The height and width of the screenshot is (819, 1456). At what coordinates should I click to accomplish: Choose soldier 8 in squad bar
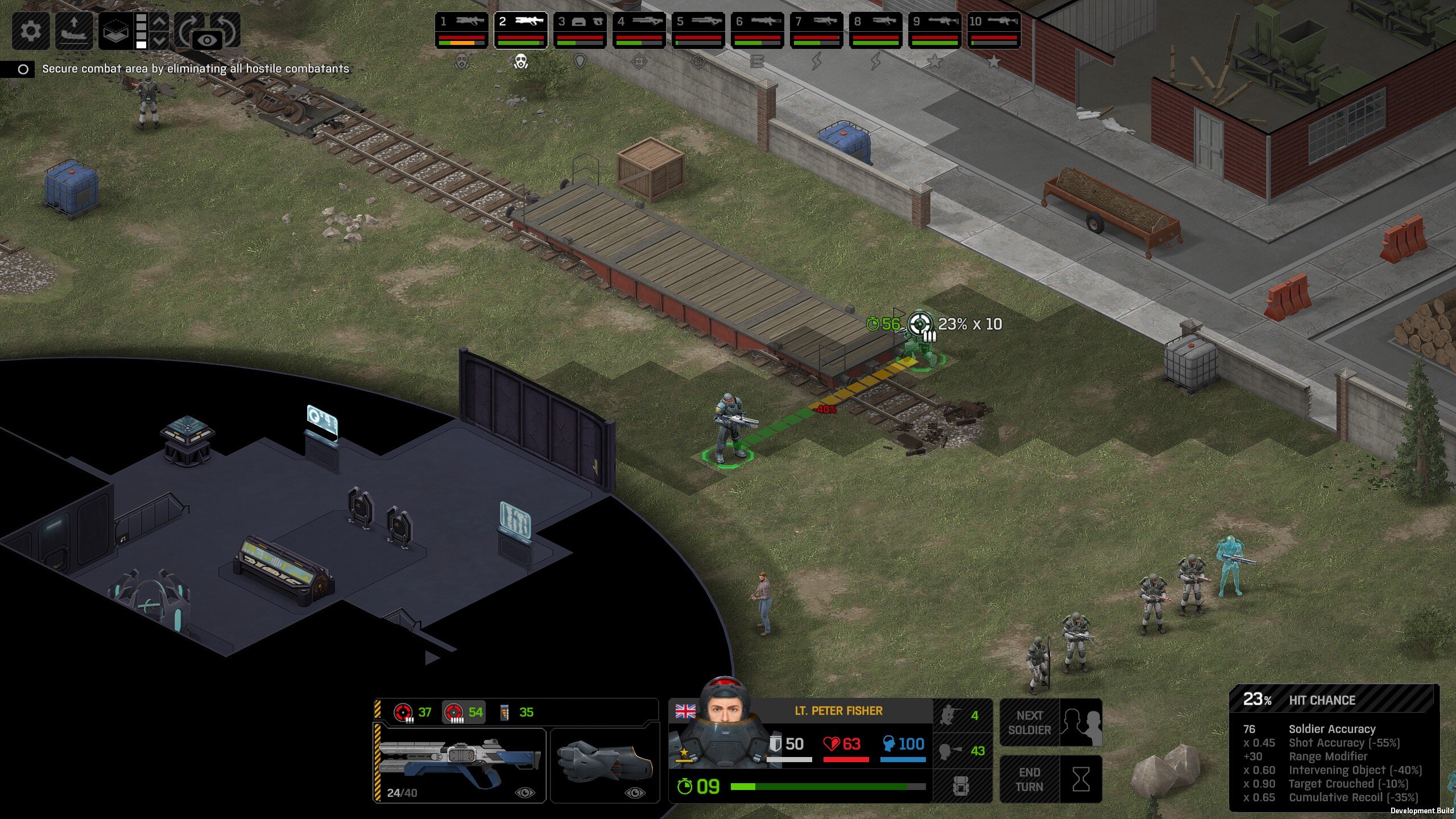(x=876, y=30)
